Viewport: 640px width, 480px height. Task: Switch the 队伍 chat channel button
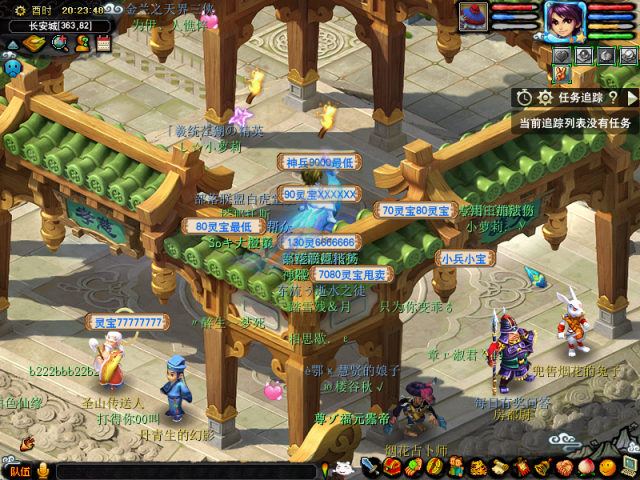pos(17,470)
